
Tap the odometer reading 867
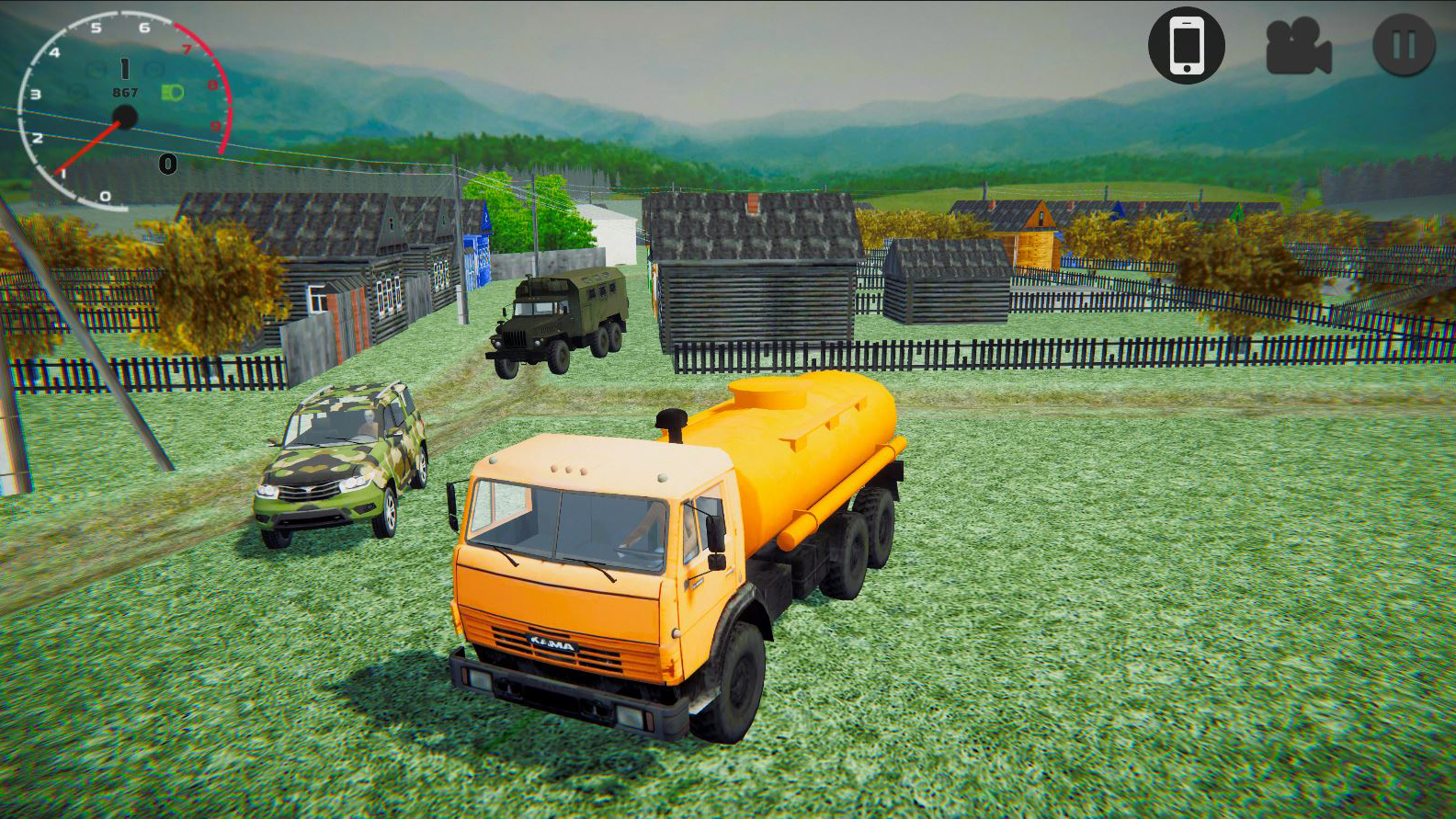tap(125, 91)
